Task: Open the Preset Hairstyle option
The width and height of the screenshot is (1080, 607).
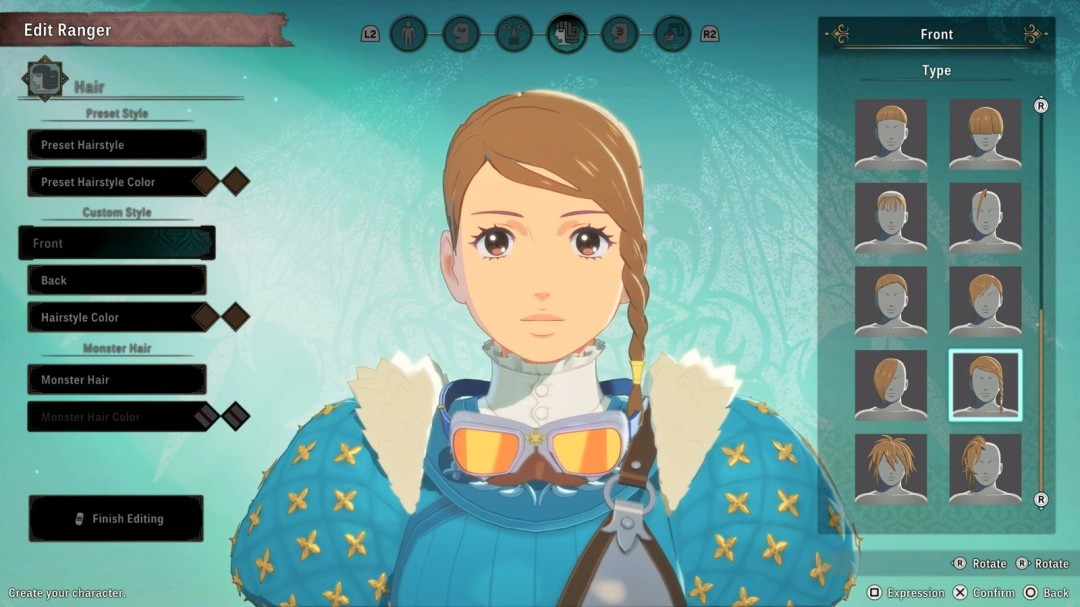Action: tap(116, 145)
